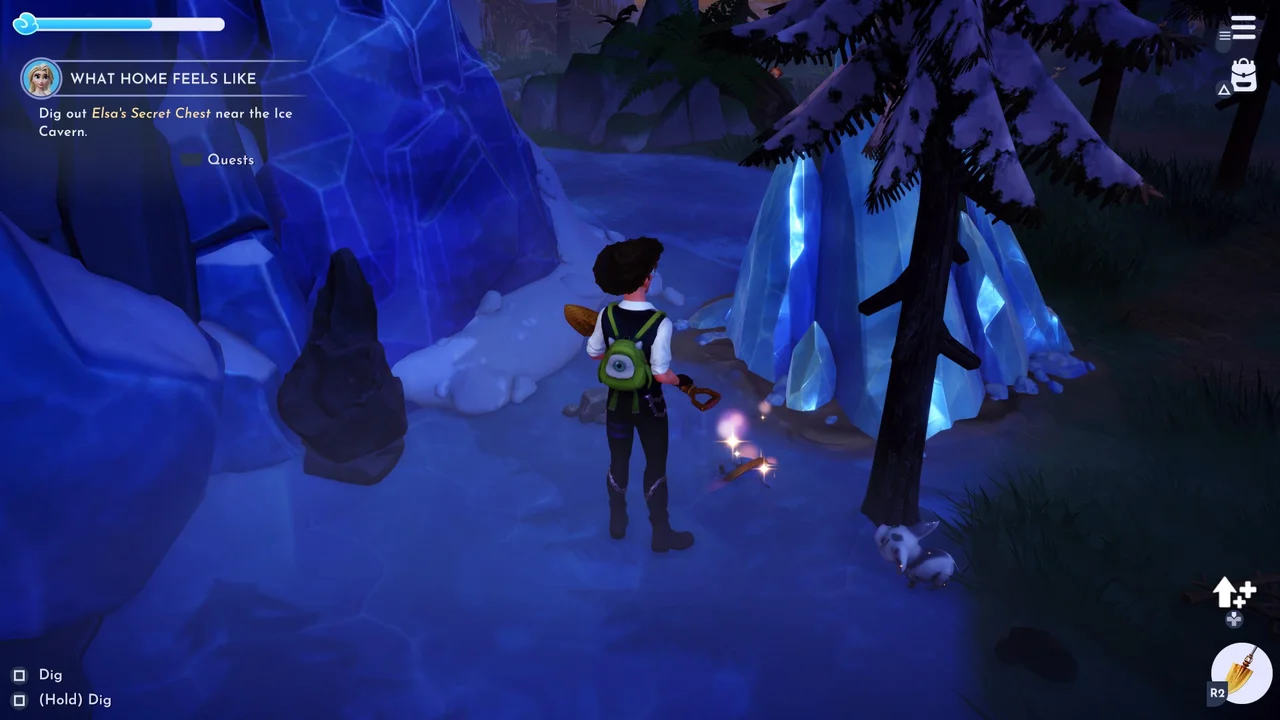Click Rapunzel's portrait on the quest tracker

41,77
